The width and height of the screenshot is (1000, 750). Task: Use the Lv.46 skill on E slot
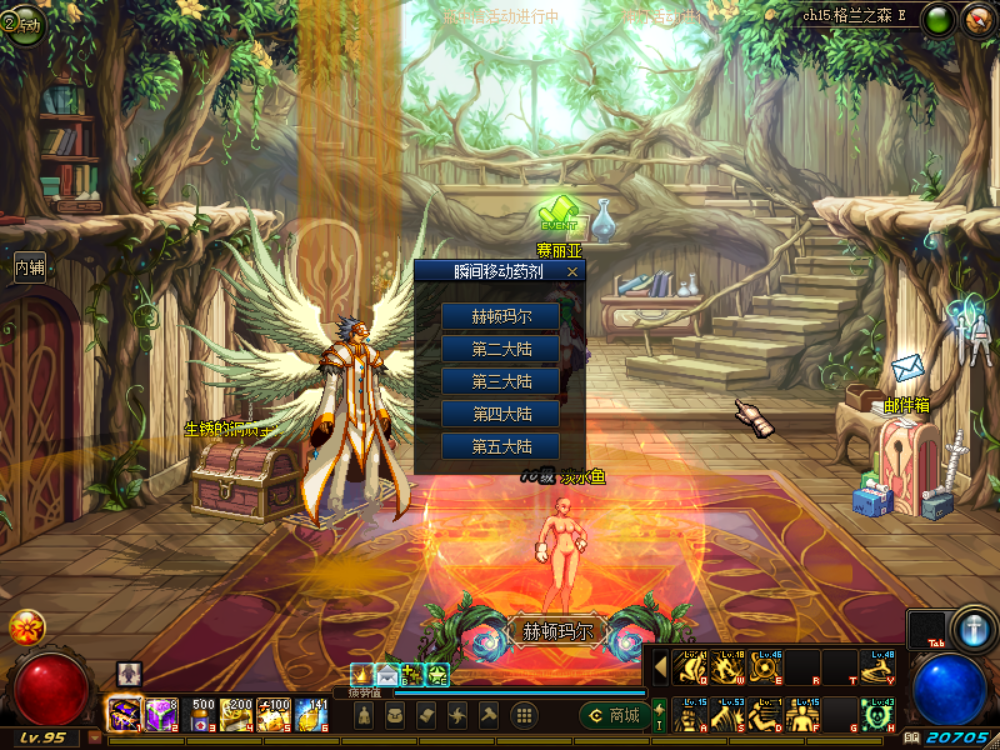(x=765, y=667)
